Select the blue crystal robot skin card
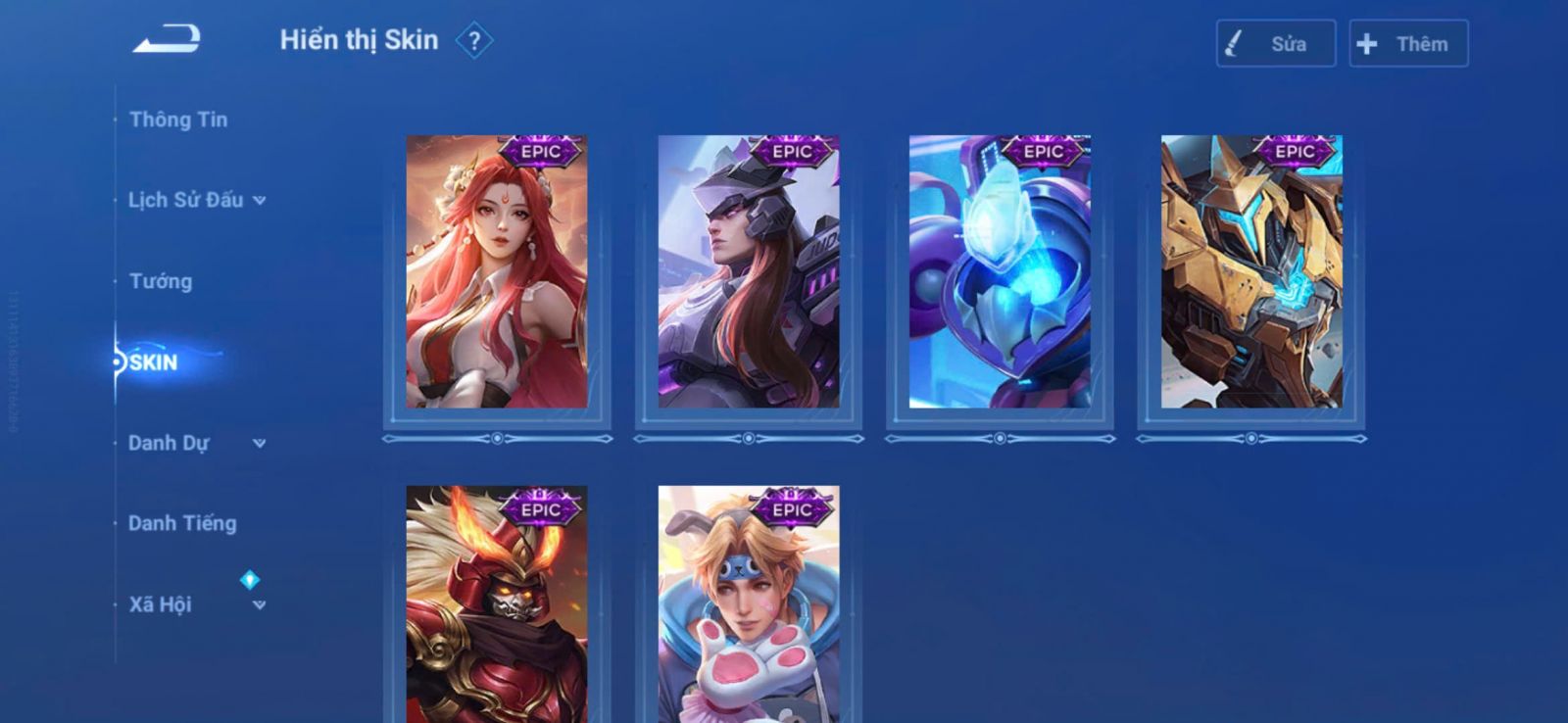Image resolution: width=1568 pixels, height=723 pixels. [1000, 272]
